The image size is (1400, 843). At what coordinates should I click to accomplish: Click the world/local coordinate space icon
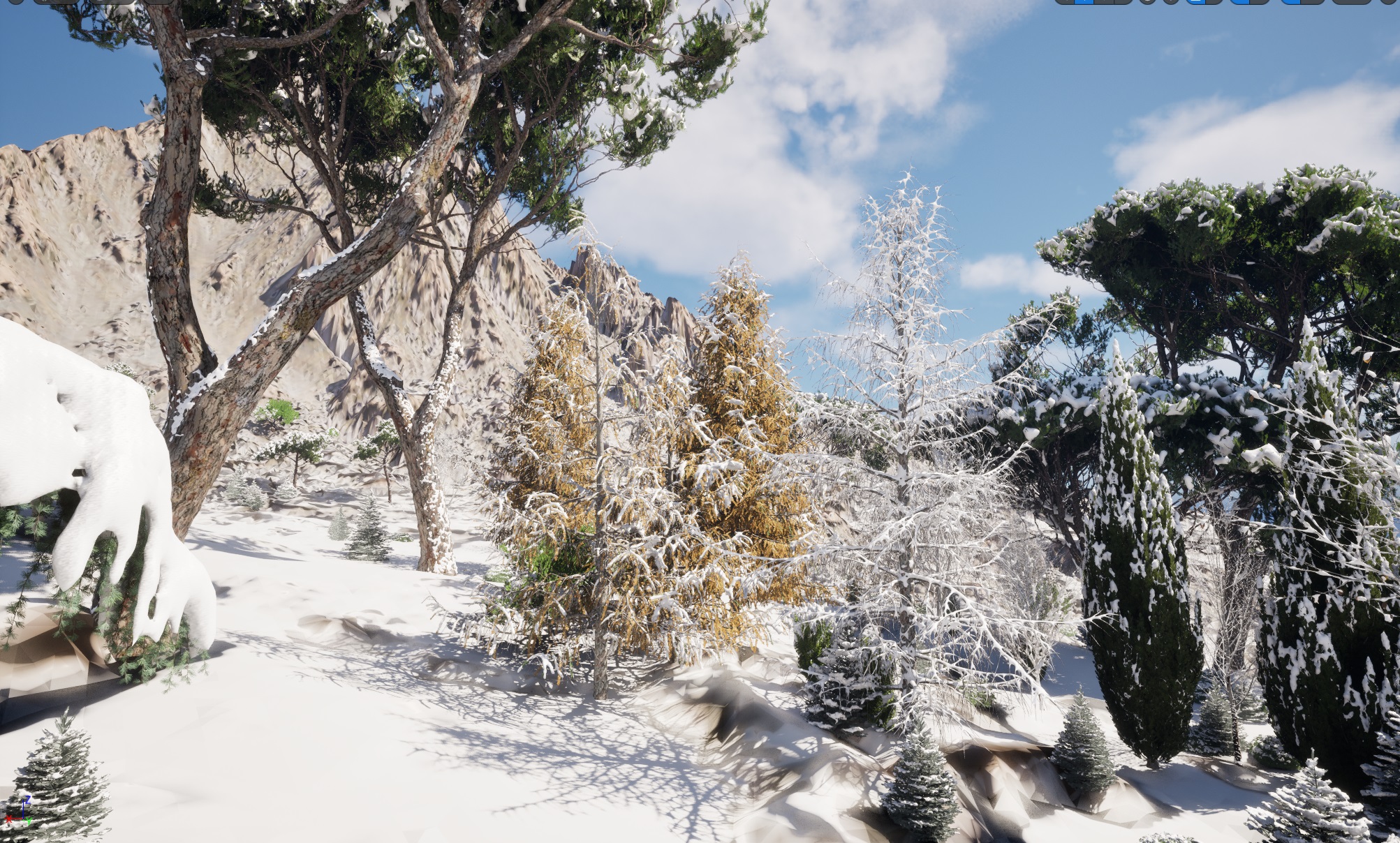1148,4
